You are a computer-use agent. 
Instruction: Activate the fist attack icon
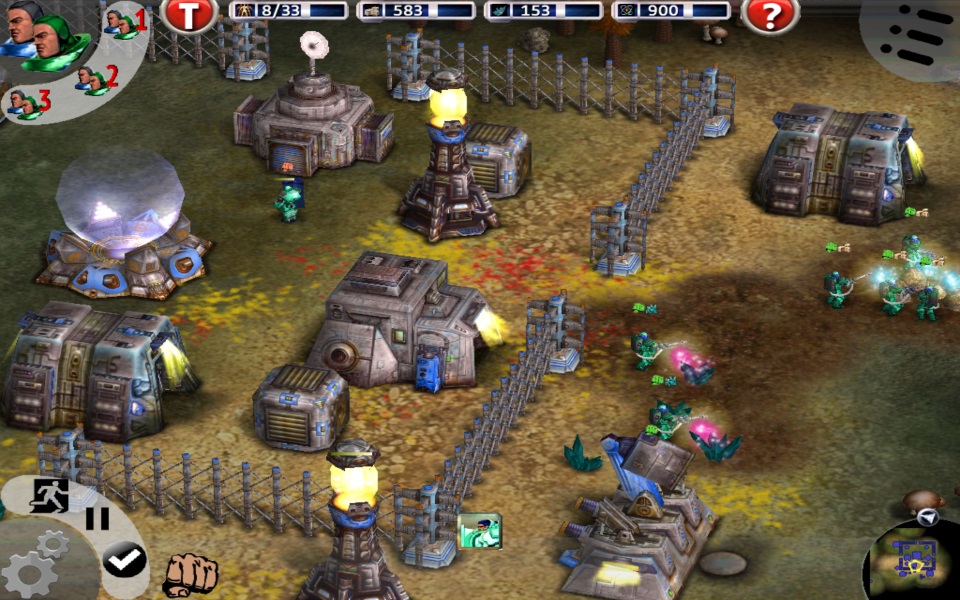(189, 574)
